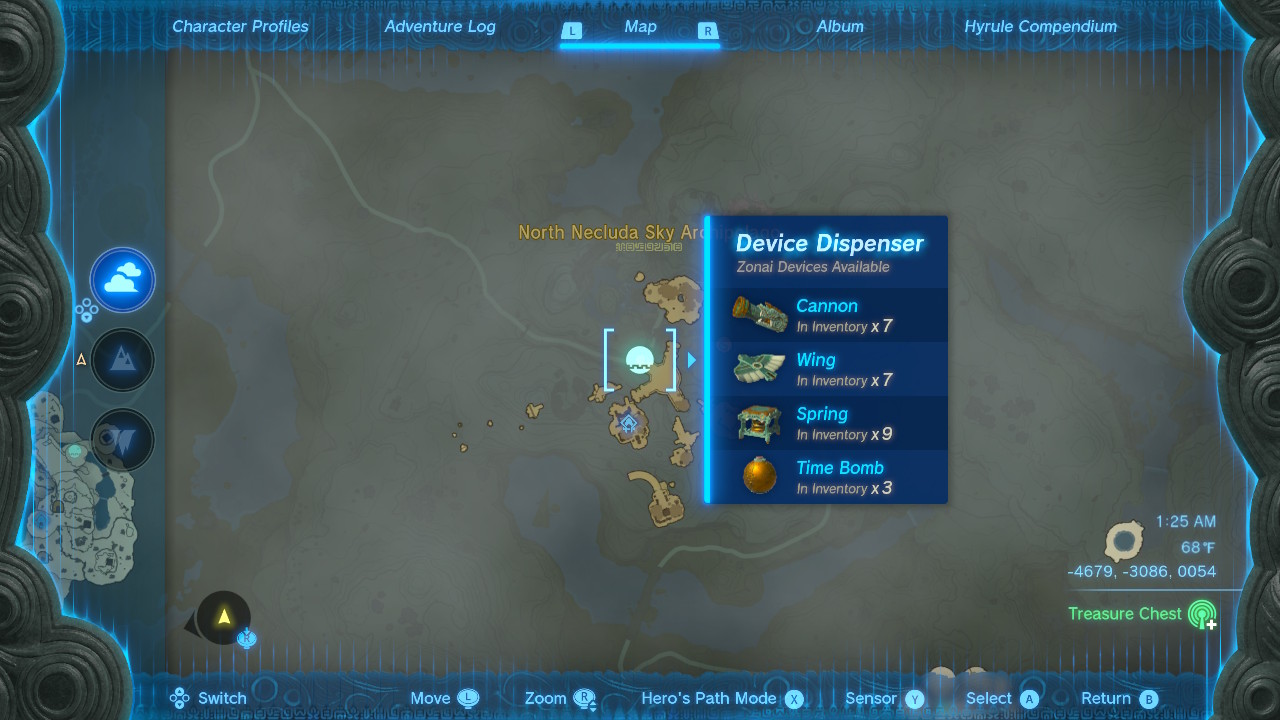The height and width of the screenshot is (720, 1280).
Task: Select the Sky layer cloud icon
Action: tap(123, 280)
